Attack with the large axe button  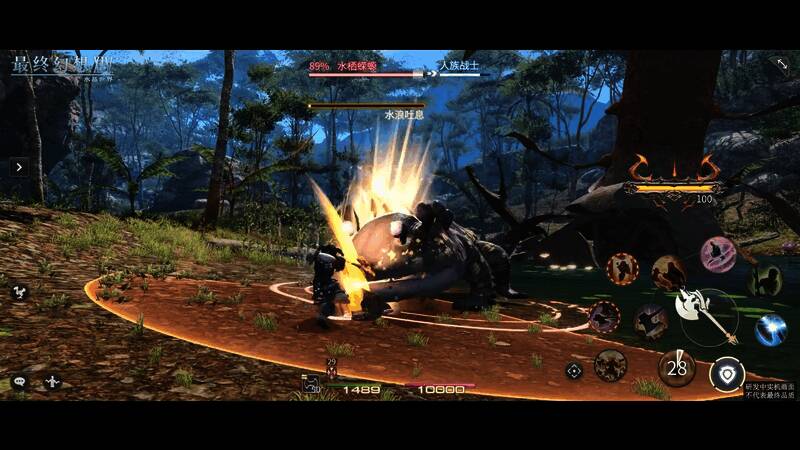(703, 309)
